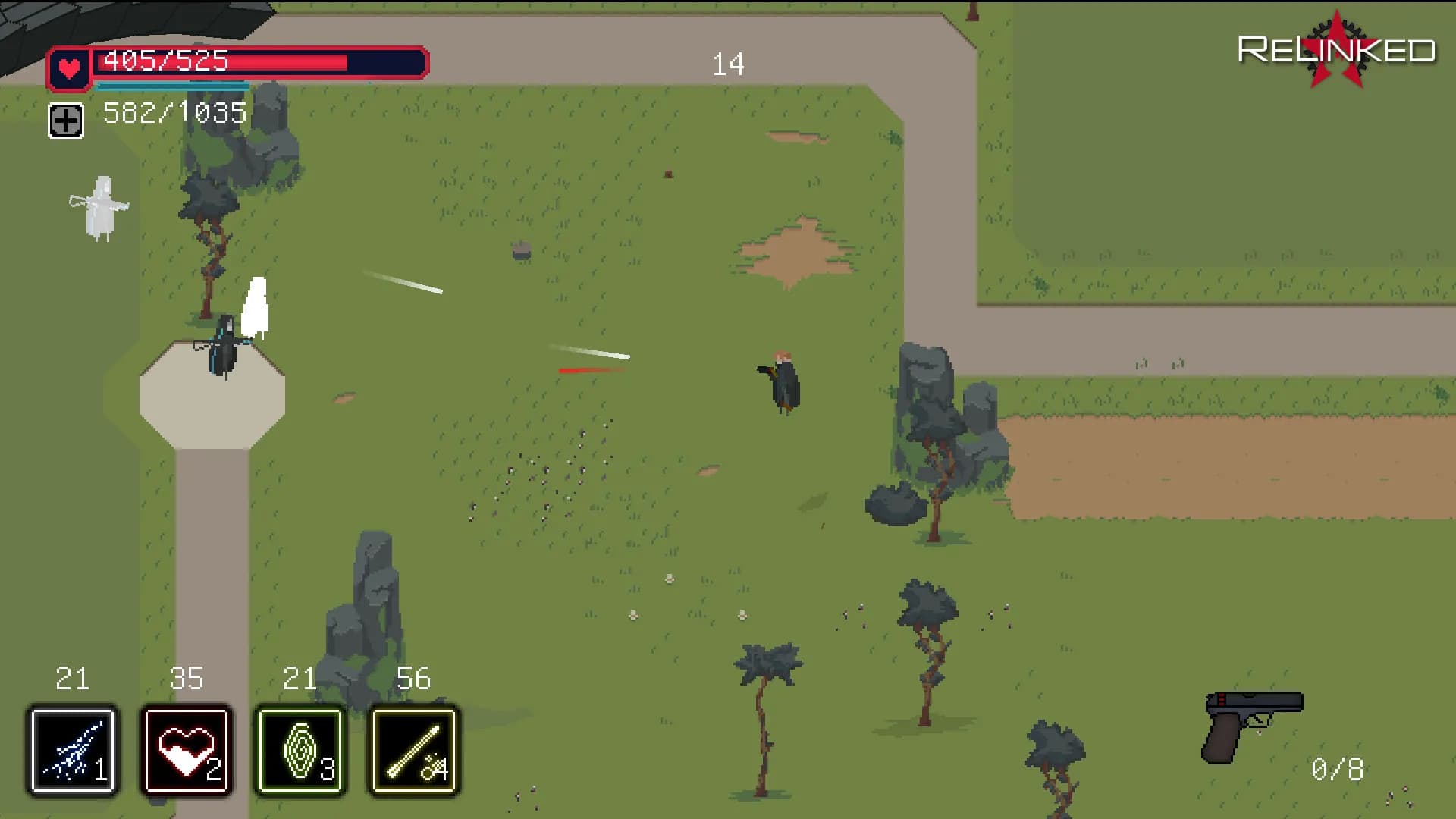Click the equipped pistol weapon icon

(1252, 725)
